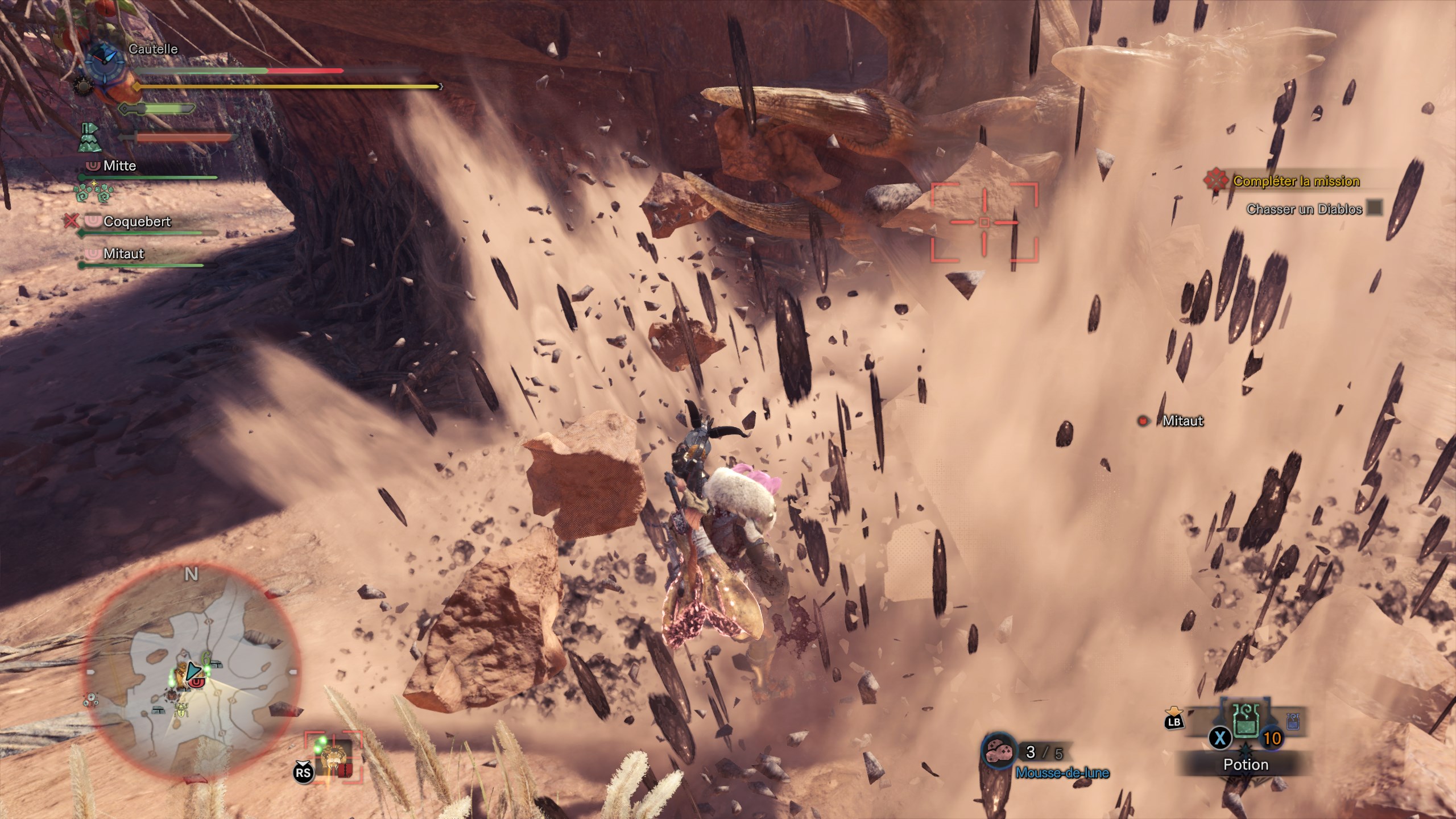The width and height of the screenshot is (1456, 819).
Task: Select the Mousse-de-lune slinger ammo icon
Action: click(999, 752)
